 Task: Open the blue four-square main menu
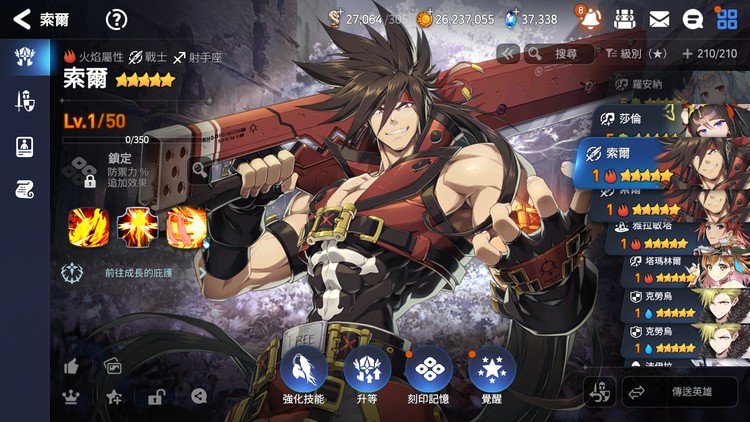tap(727, 19)
